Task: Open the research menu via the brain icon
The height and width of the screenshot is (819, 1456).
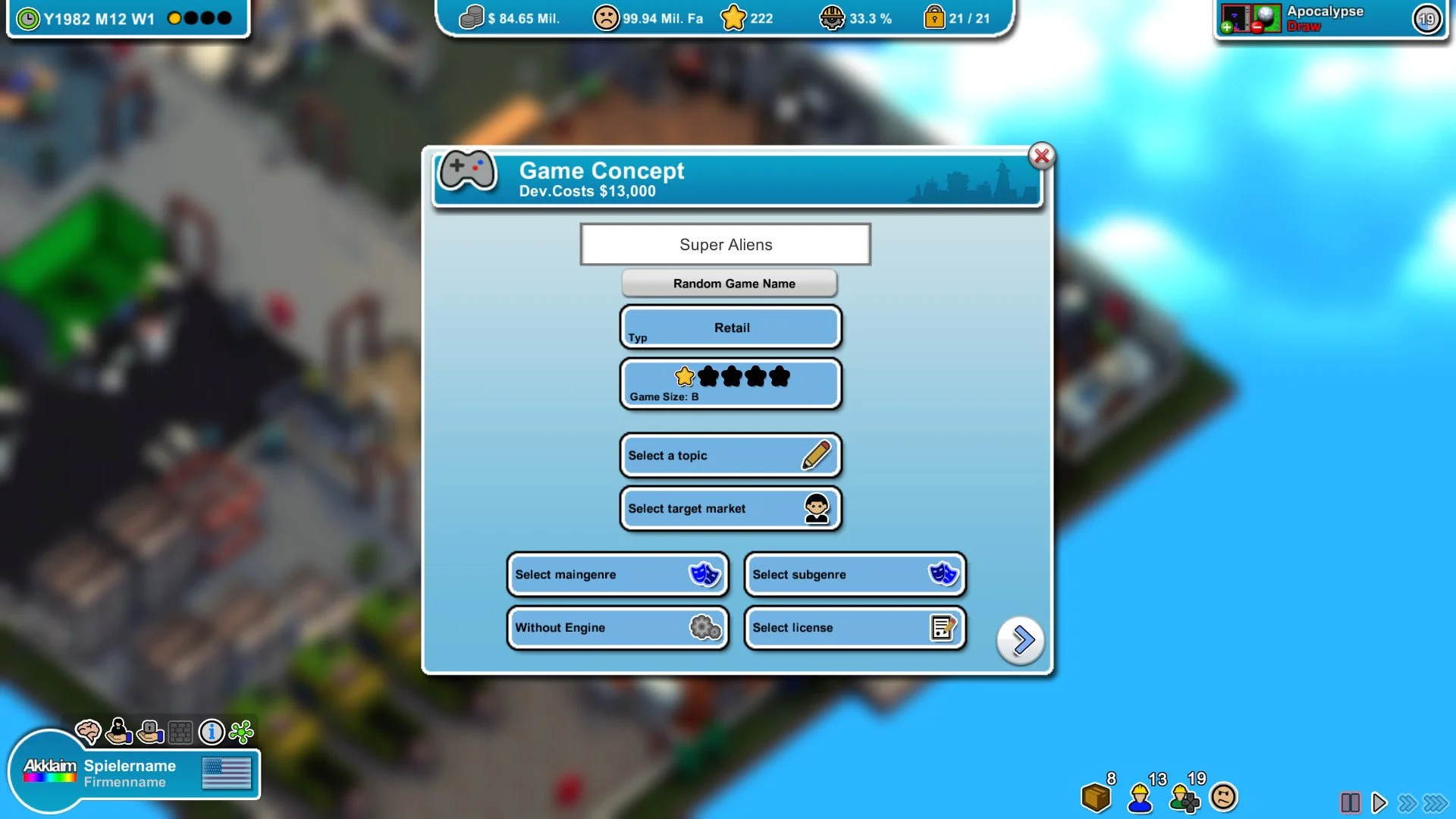Action: [89, 731]
